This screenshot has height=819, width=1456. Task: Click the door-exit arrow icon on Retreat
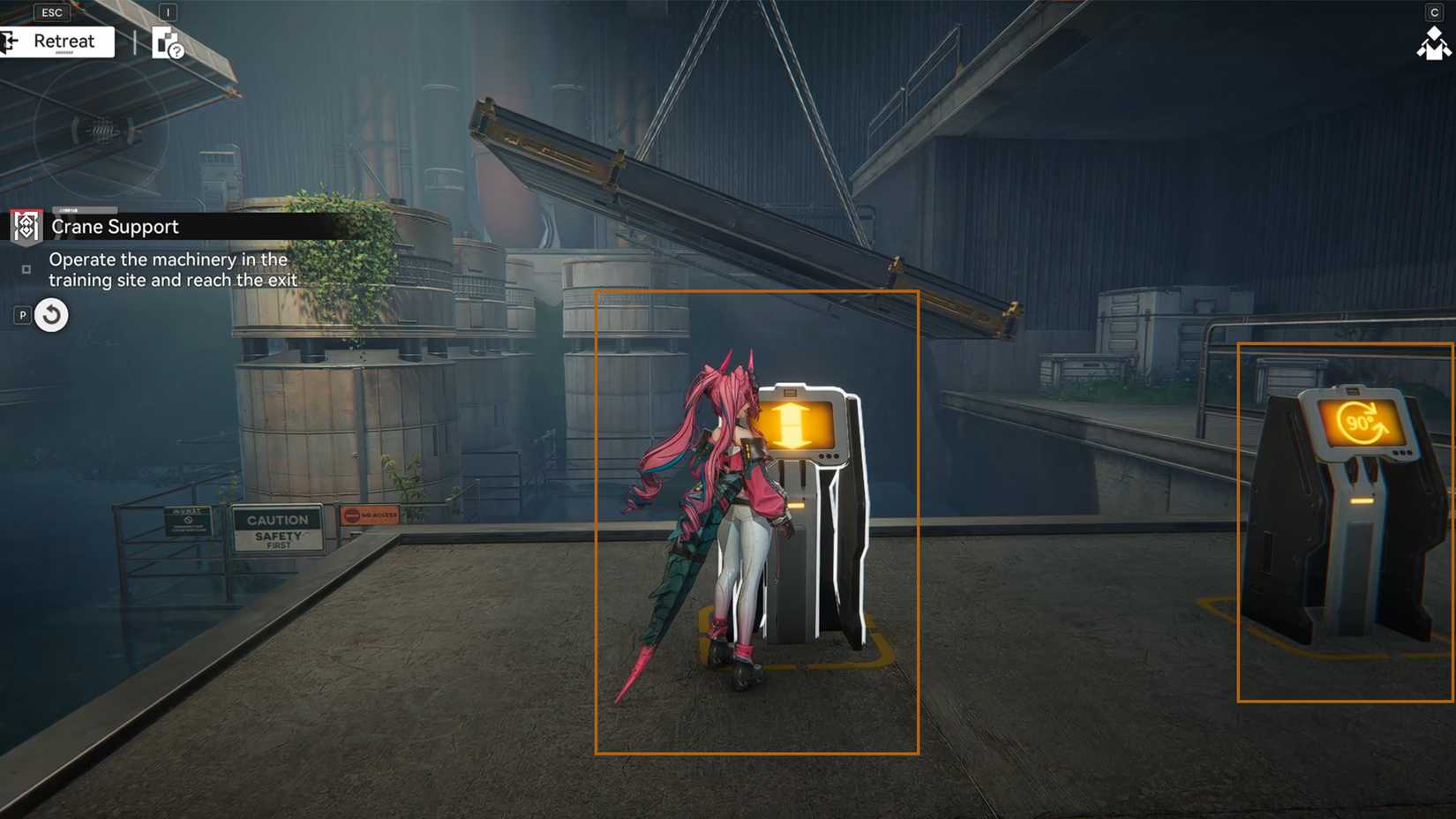coord(11,41)
